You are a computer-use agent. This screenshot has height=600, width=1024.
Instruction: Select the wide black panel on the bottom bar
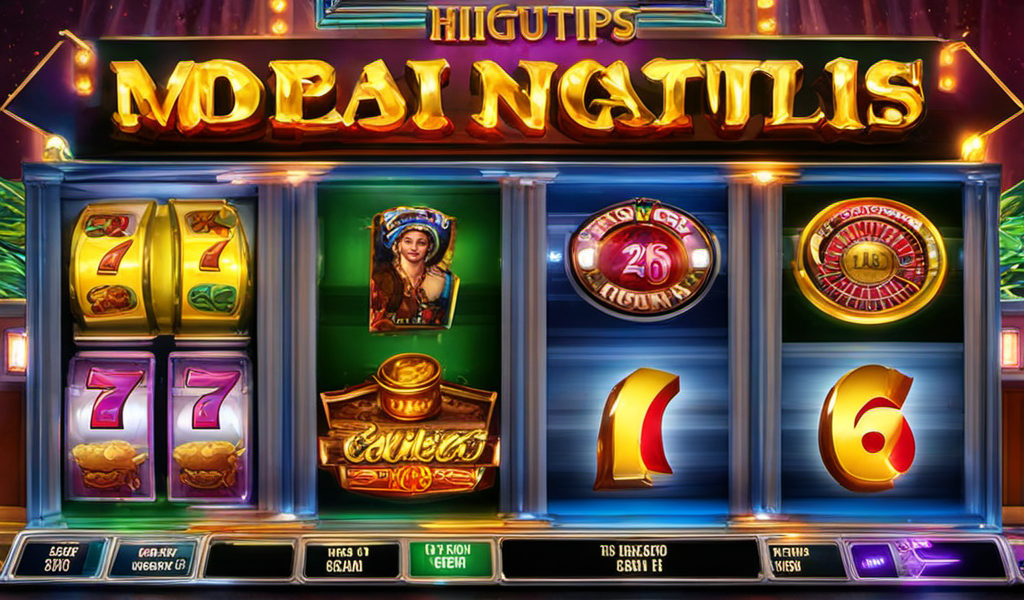pyautogui.click(x=630, y=559)
